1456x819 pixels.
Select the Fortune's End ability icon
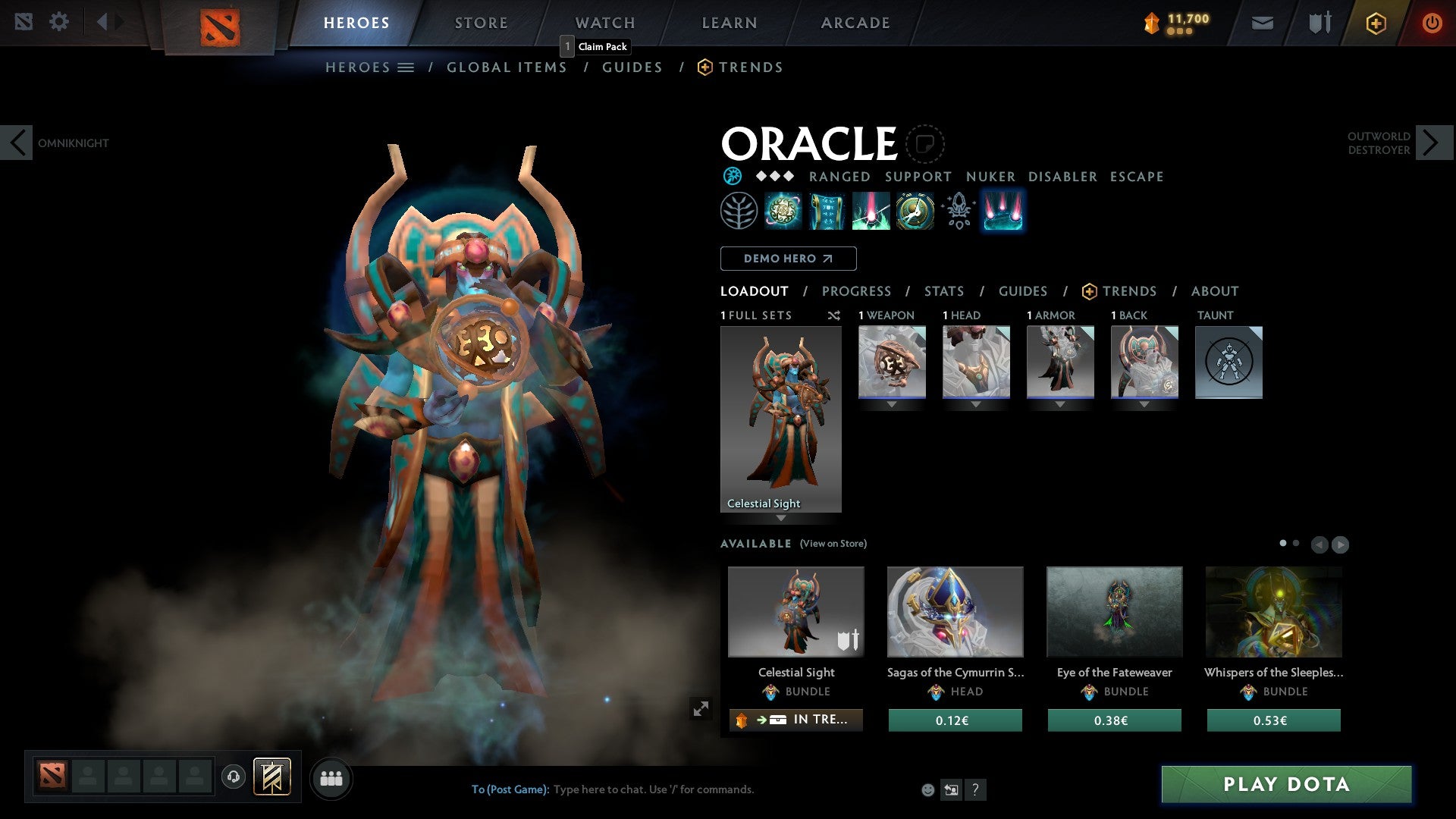click(x=784, y=211)
